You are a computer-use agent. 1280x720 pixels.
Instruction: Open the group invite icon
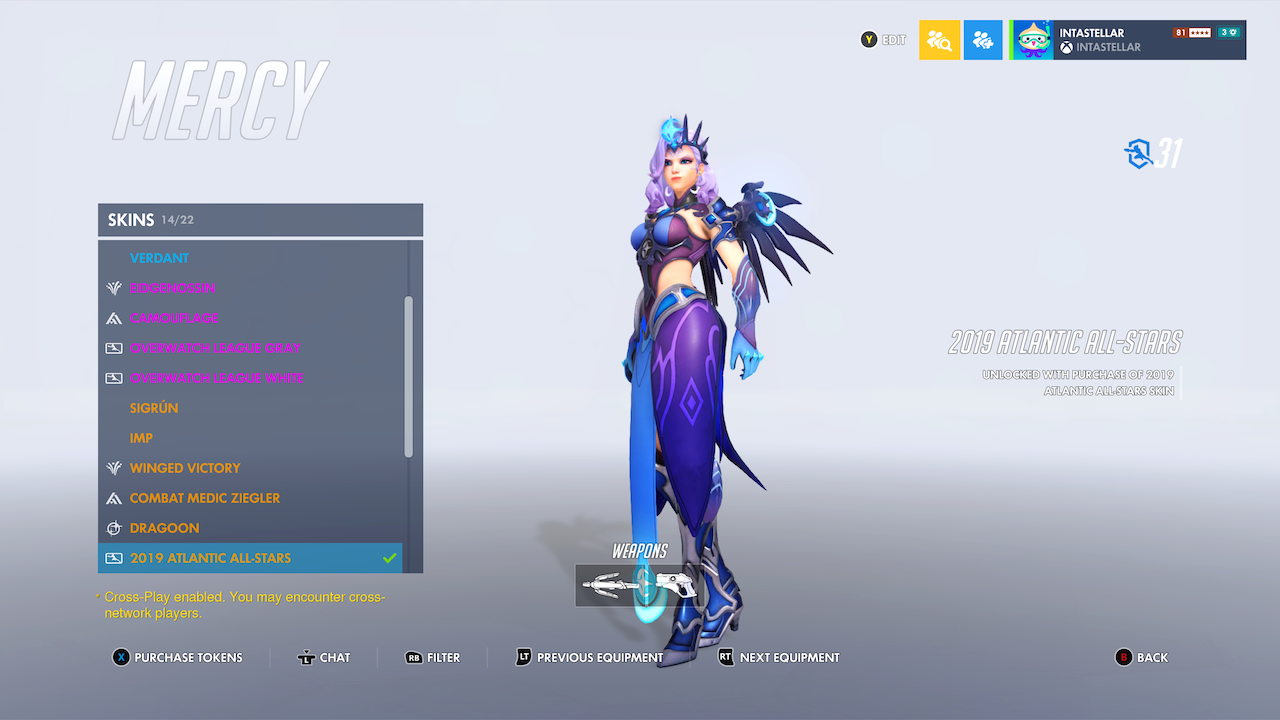[x=983, y=39]
